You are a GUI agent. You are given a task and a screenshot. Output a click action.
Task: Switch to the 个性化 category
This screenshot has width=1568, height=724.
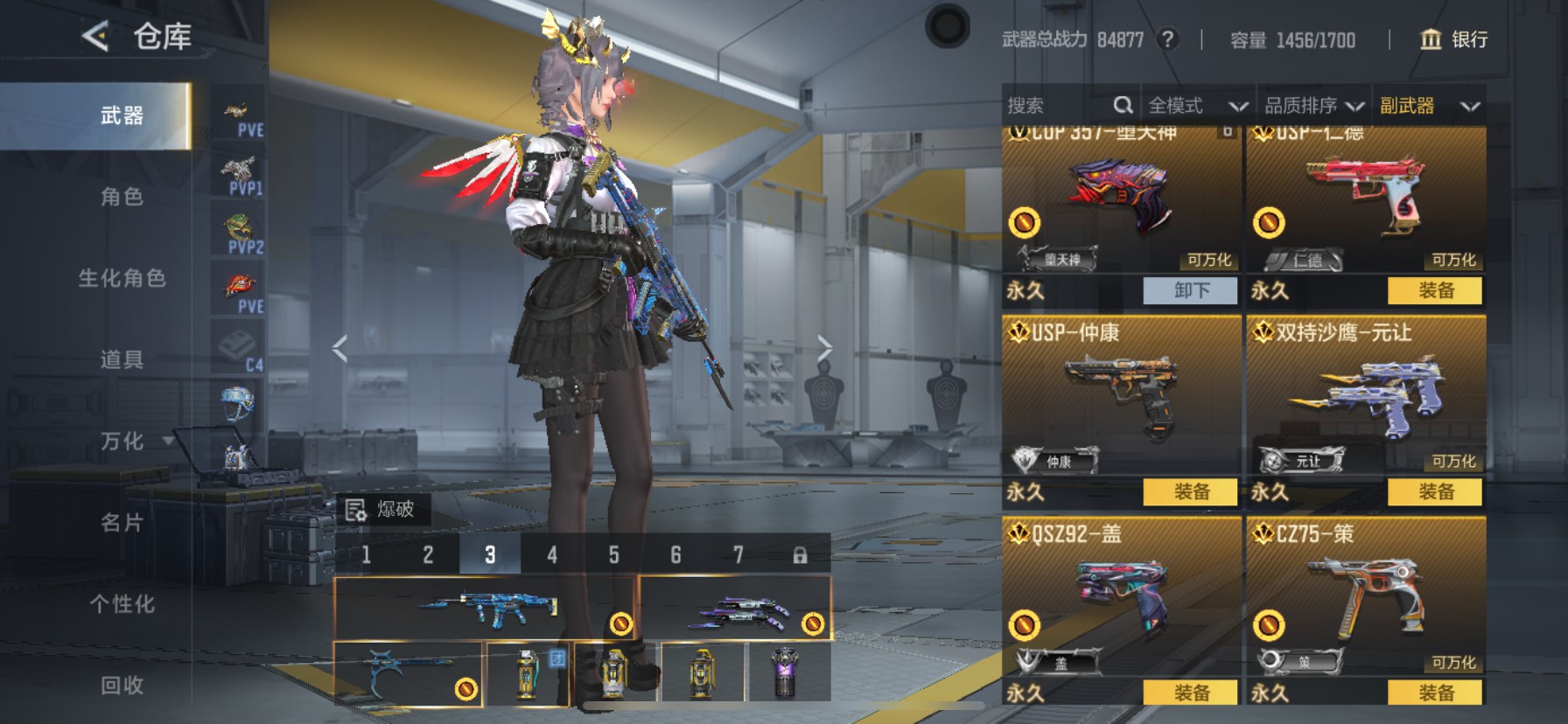pyautogui.click(x=122, y=604)
